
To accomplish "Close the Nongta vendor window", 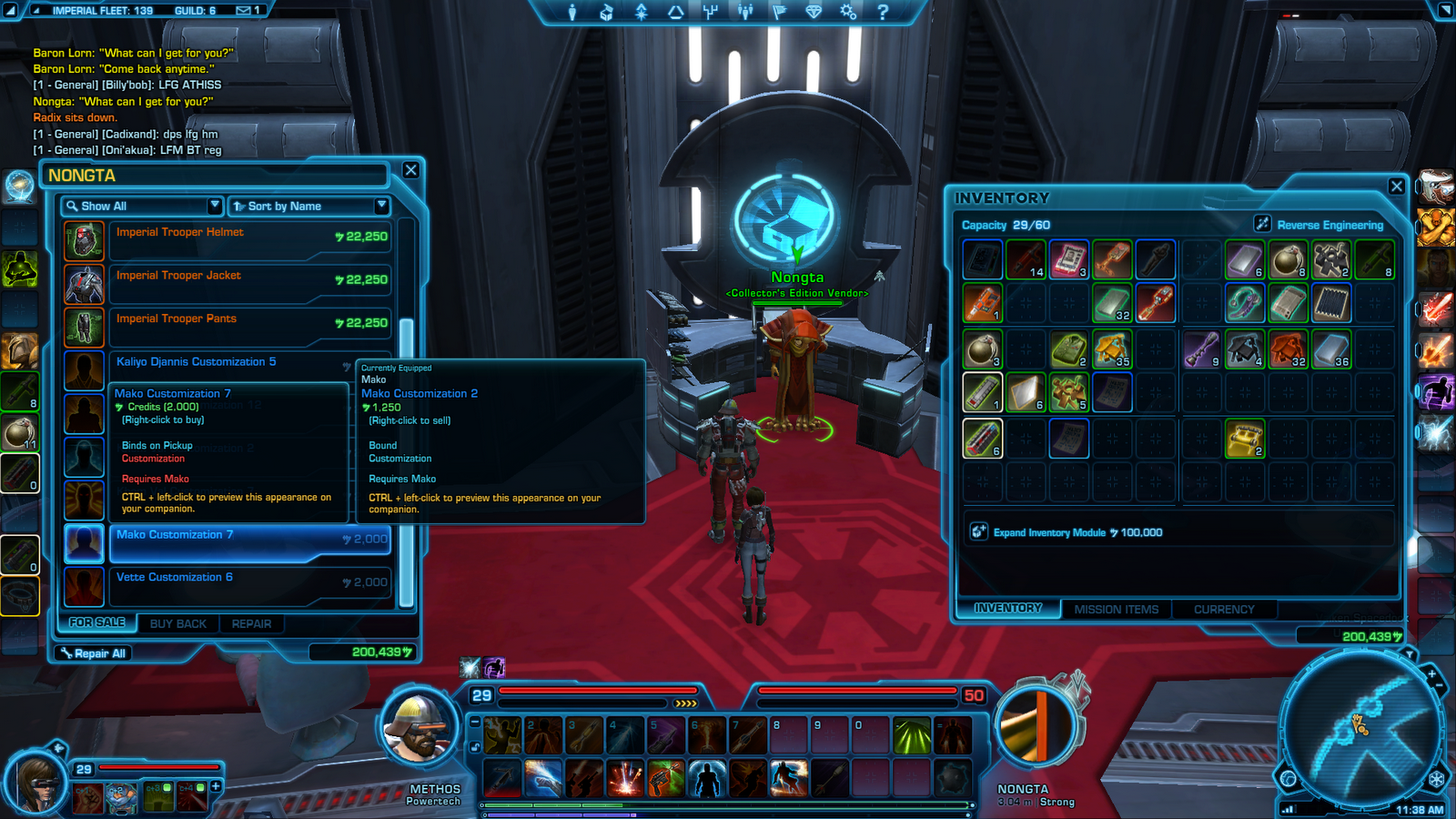I will tap(411, 170).
